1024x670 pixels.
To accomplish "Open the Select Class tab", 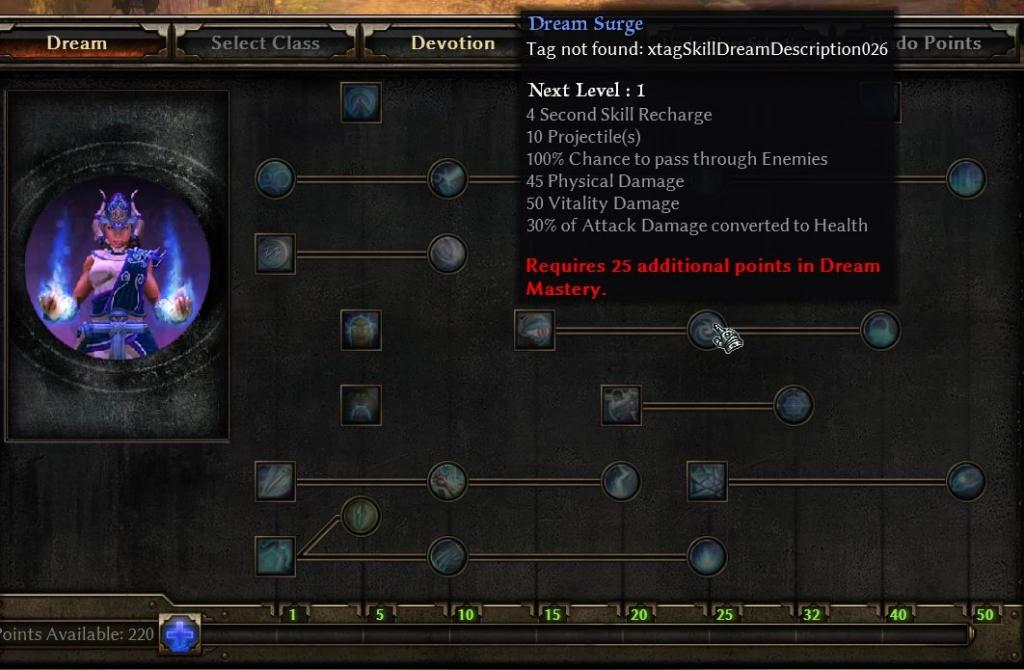I will point(265,43).
